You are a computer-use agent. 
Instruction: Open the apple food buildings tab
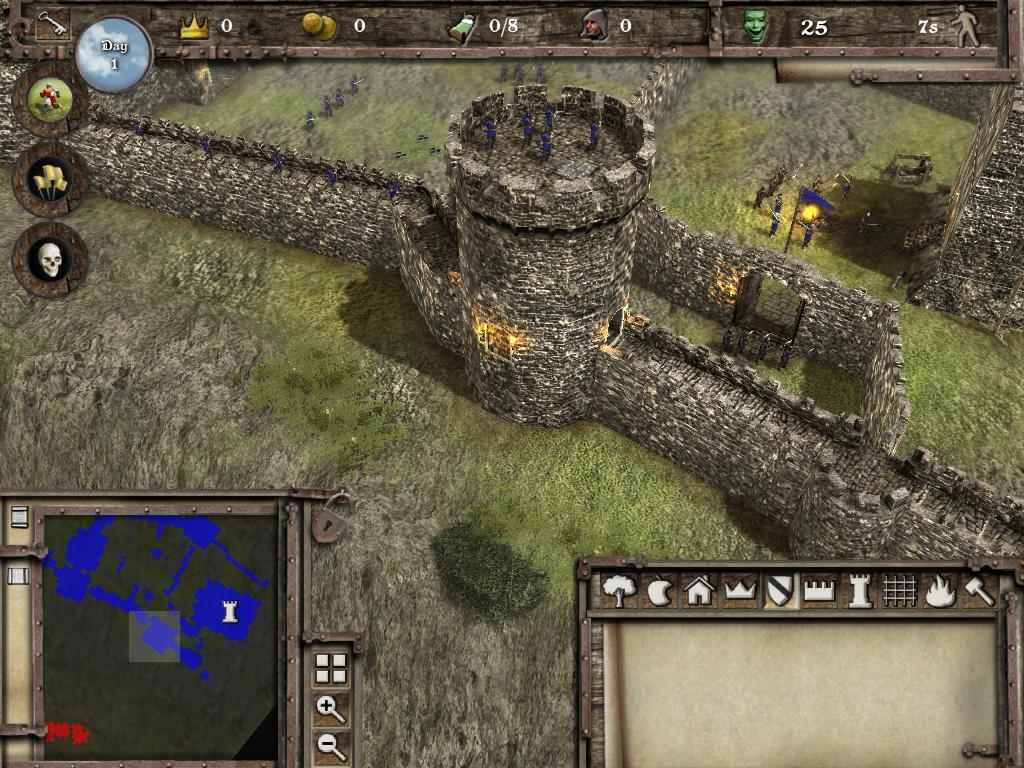click(660, 591)
